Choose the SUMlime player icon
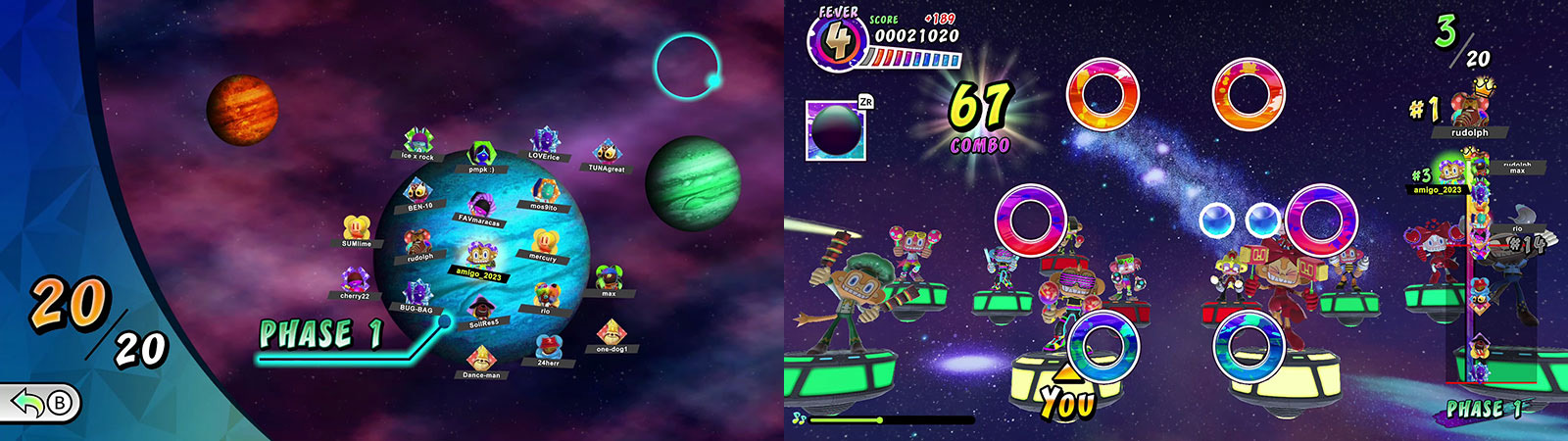This screenshot has width=1568, height=441. click(356, 228)
